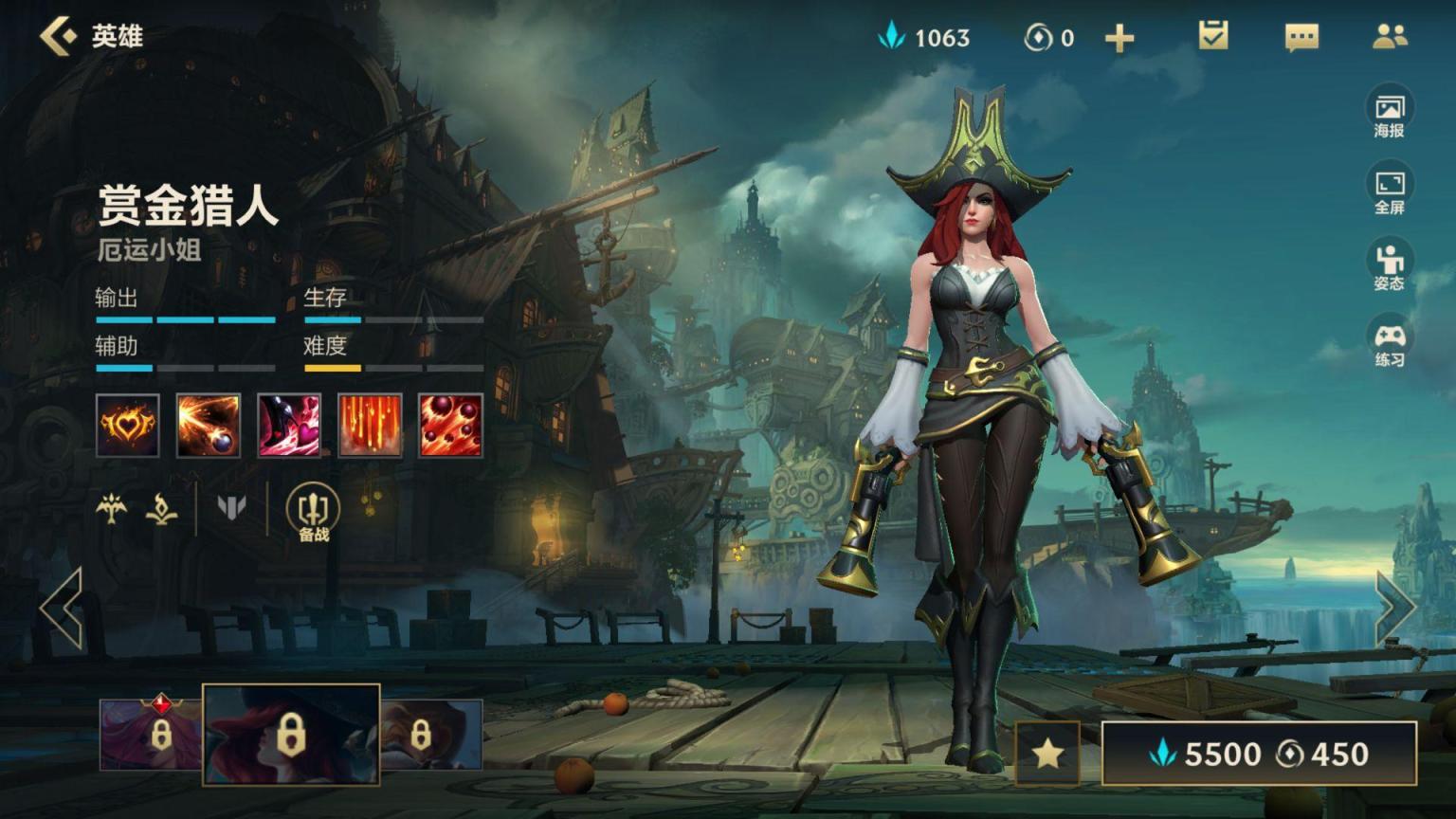Choose the locked skin thumbnail with red gem
Viewport: 1456px width, 819px height.
pyautogui.click(x=151, y=734)
